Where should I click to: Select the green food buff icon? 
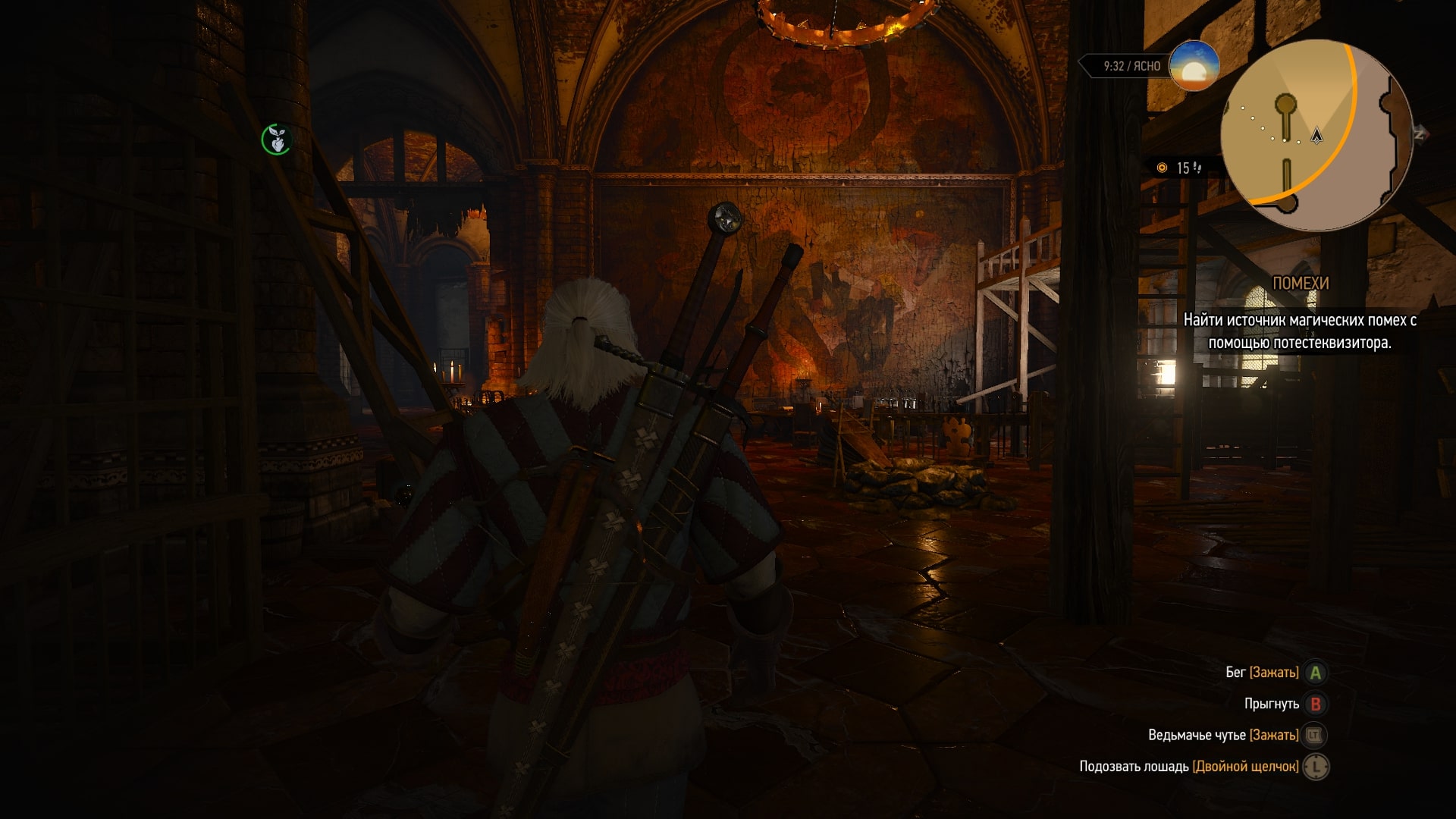276,140
